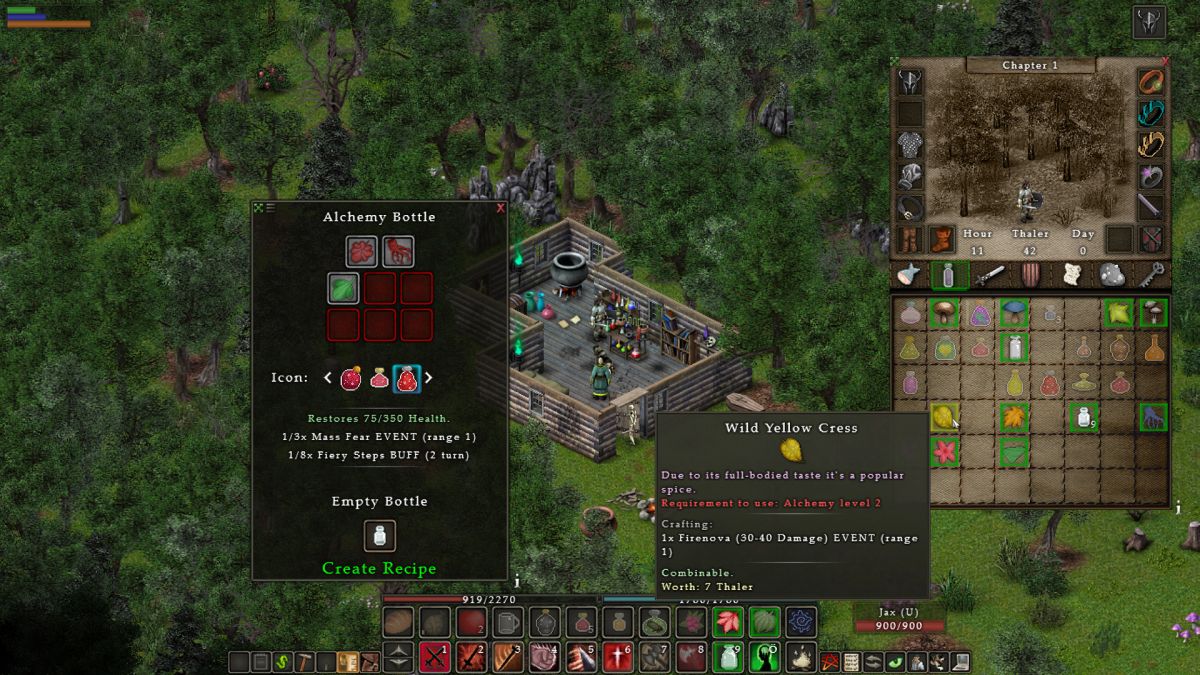This screenshot has width=1200, height=675.
Task: Select the pink flower in inventory
Action: pyautogui.click(x=944, y=451)
